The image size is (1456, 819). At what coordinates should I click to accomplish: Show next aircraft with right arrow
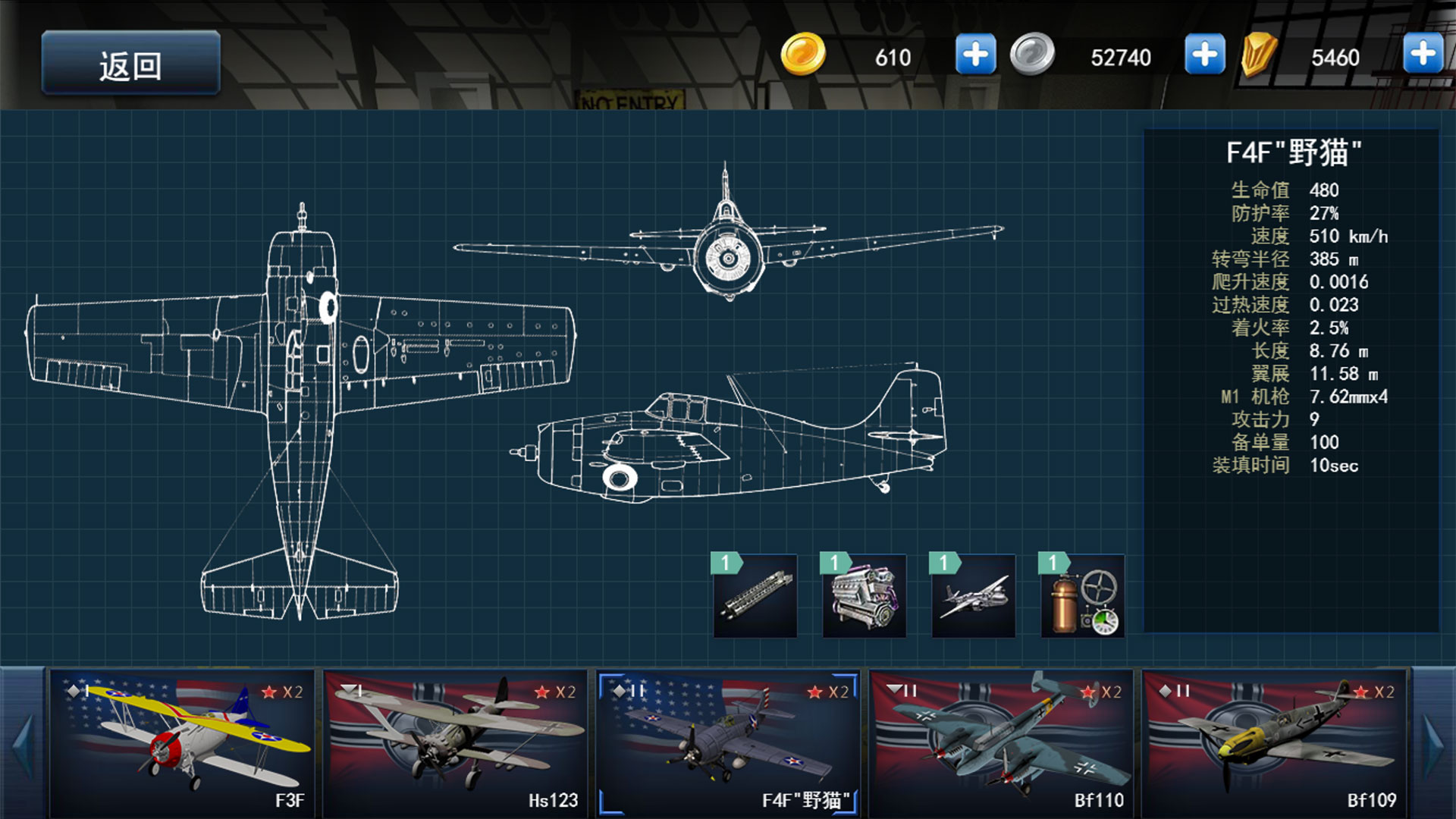[x=1433, y=743]
